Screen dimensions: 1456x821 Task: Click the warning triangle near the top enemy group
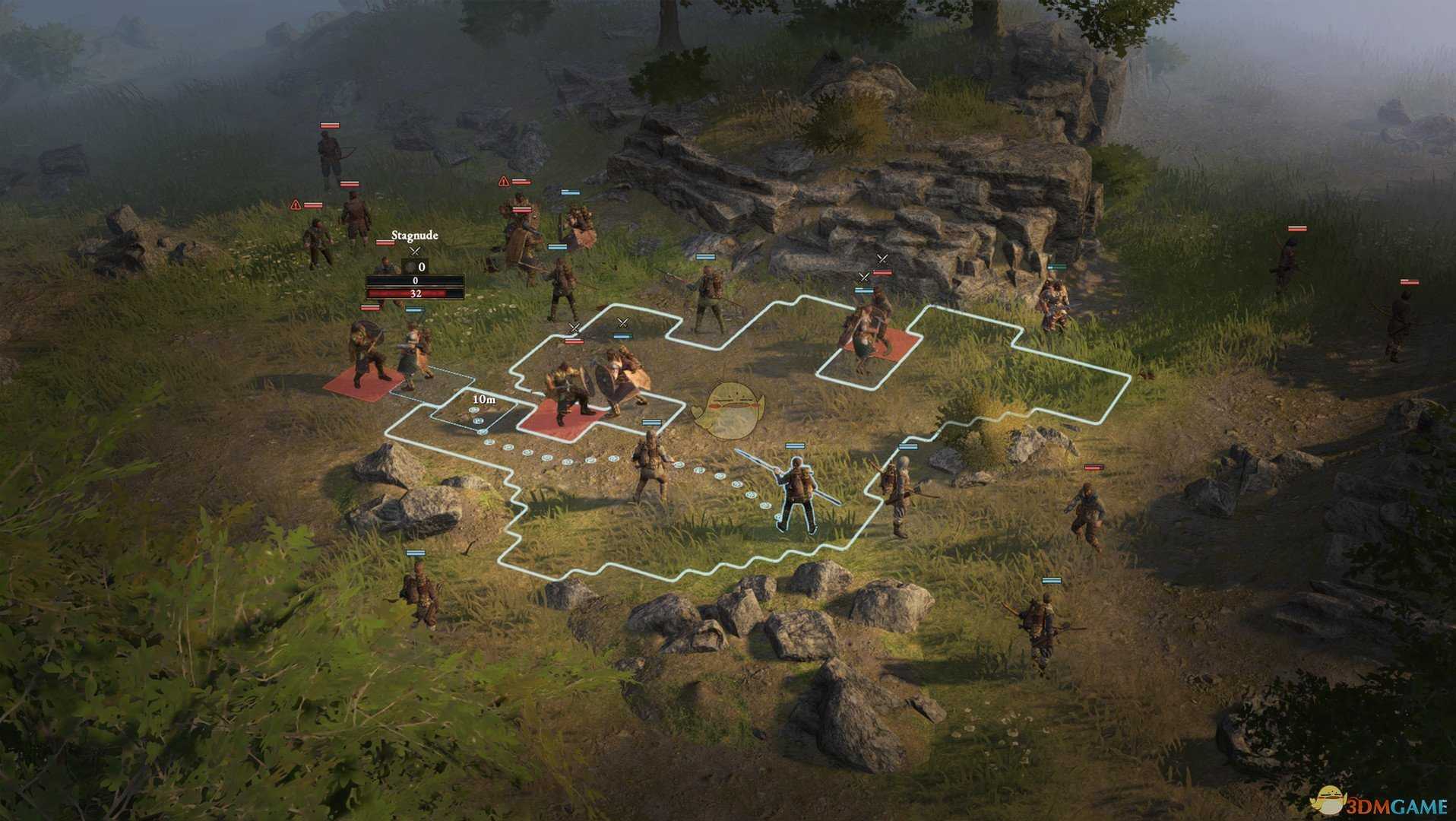pos(502,182)
